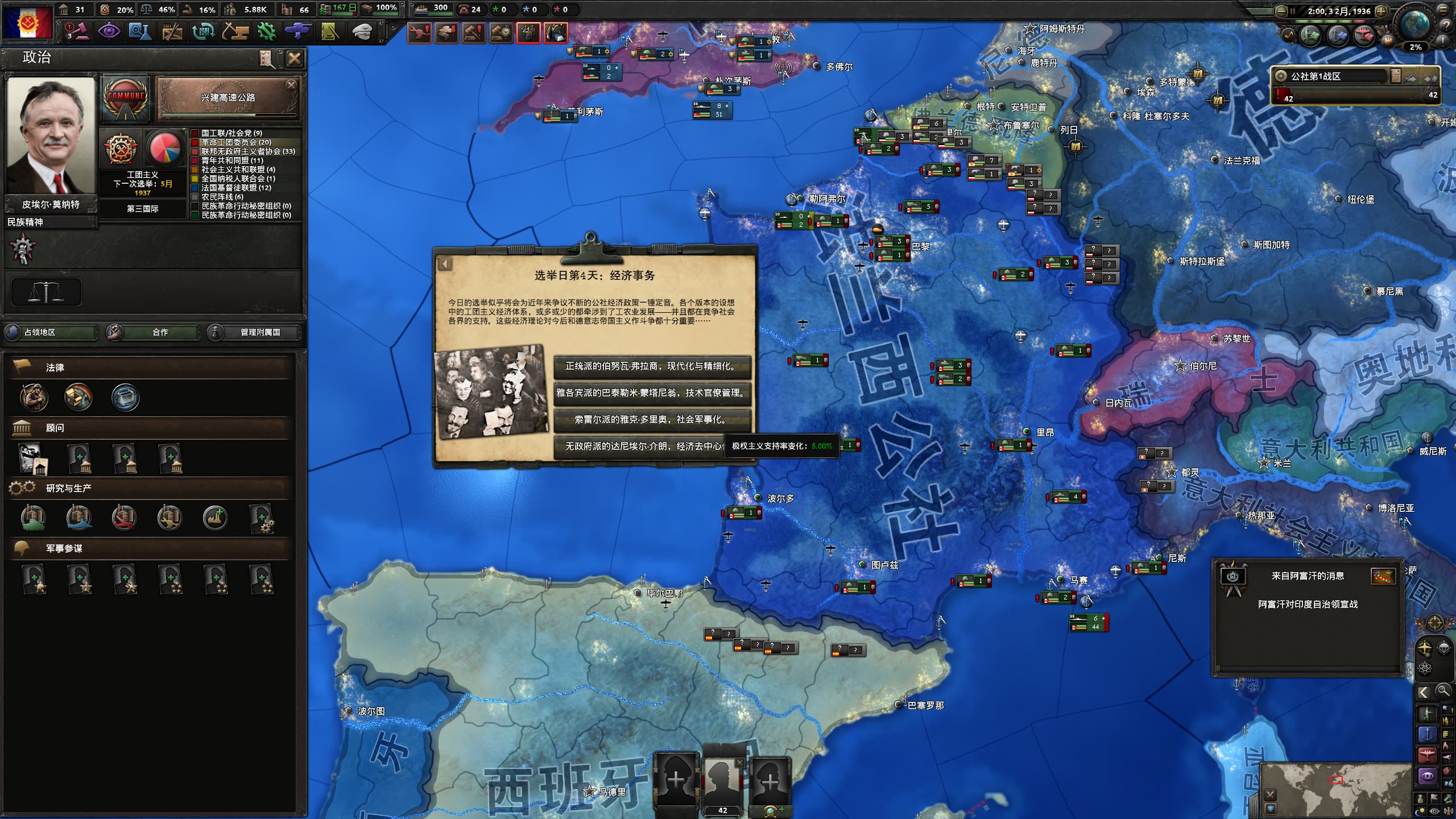Decrease game speed with the minus button
The height and width of the screenshot is (819, 1456).
pyautogui.click(x=1281, y=11)
